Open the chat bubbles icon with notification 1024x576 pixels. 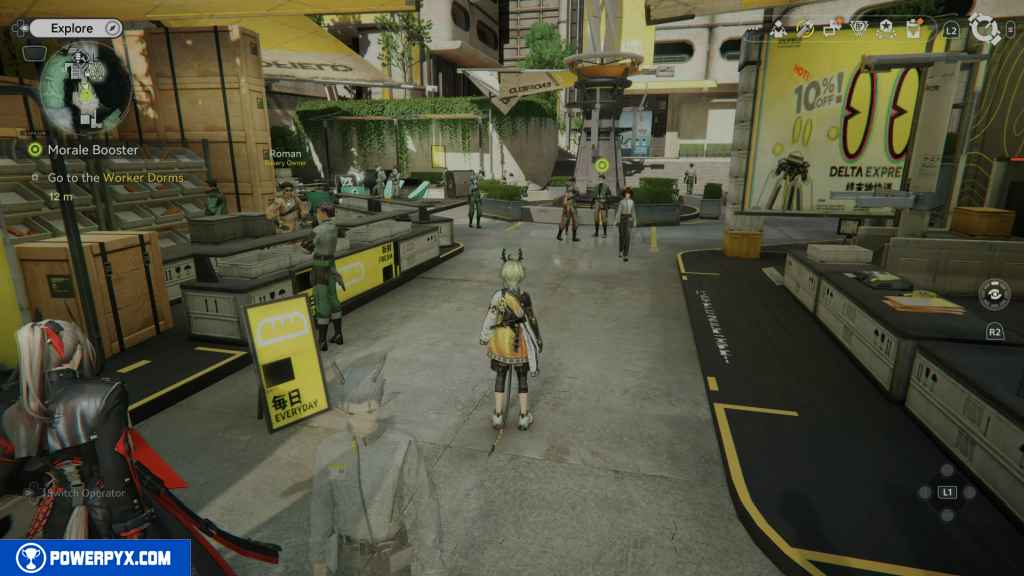click(x=832, y=29)
